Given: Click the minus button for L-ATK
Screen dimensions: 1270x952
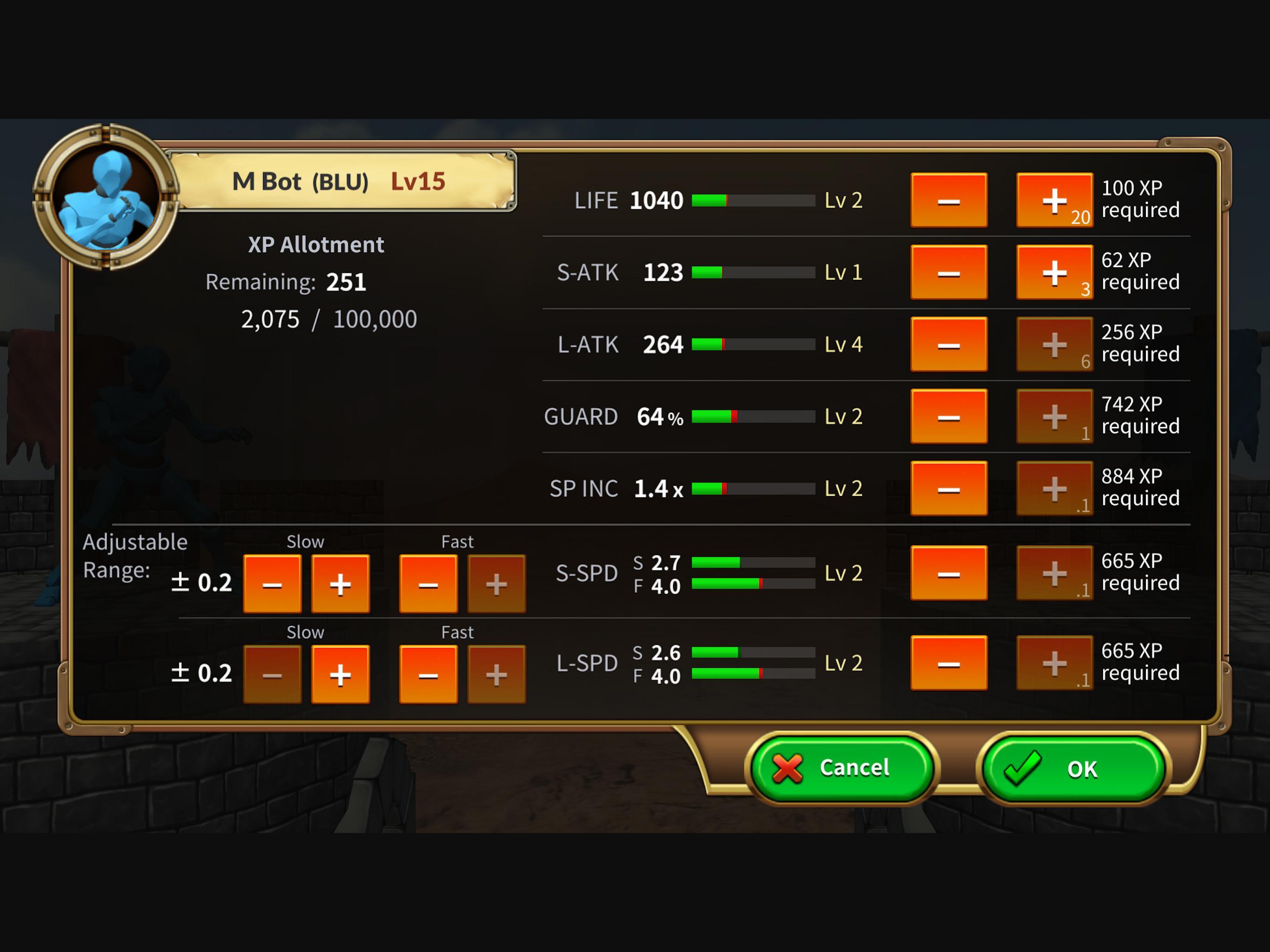Looking at the screenshot, I should click(949, 344).
